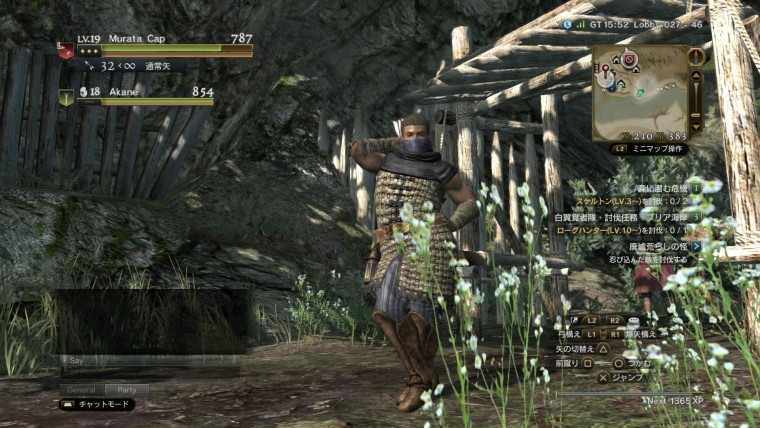Click the compass icon beside the minimap

click(x=696, y=57)
